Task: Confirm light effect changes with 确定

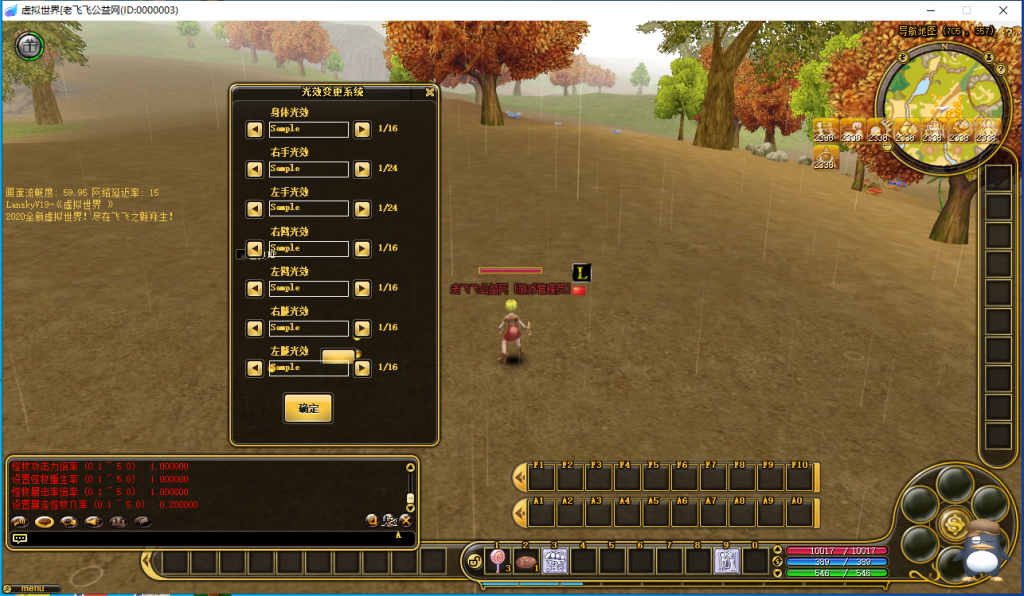Action: coord(308,408)
